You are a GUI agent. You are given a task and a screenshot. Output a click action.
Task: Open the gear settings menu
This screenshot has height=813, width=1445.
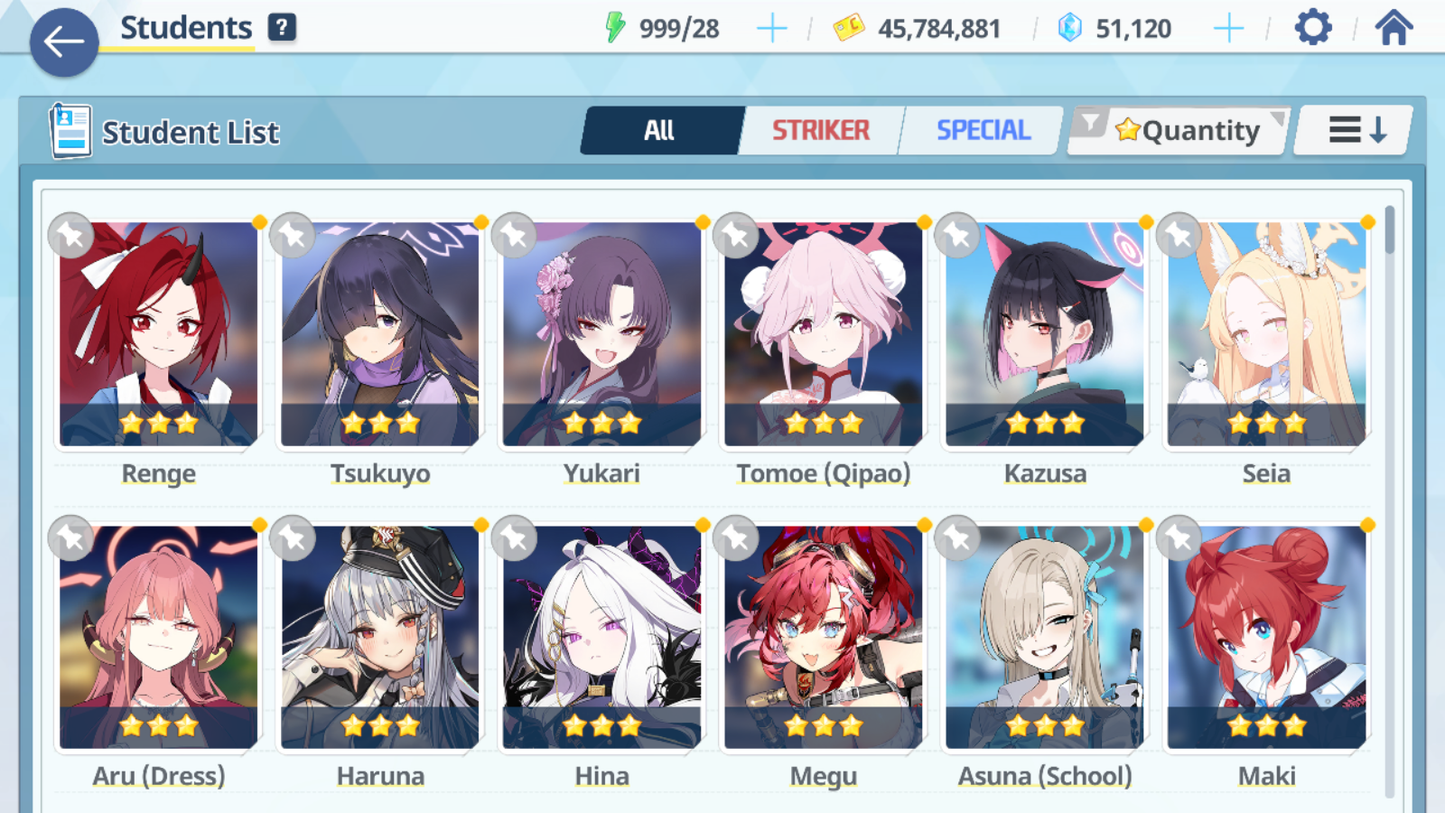click(x=1313, y=28)
